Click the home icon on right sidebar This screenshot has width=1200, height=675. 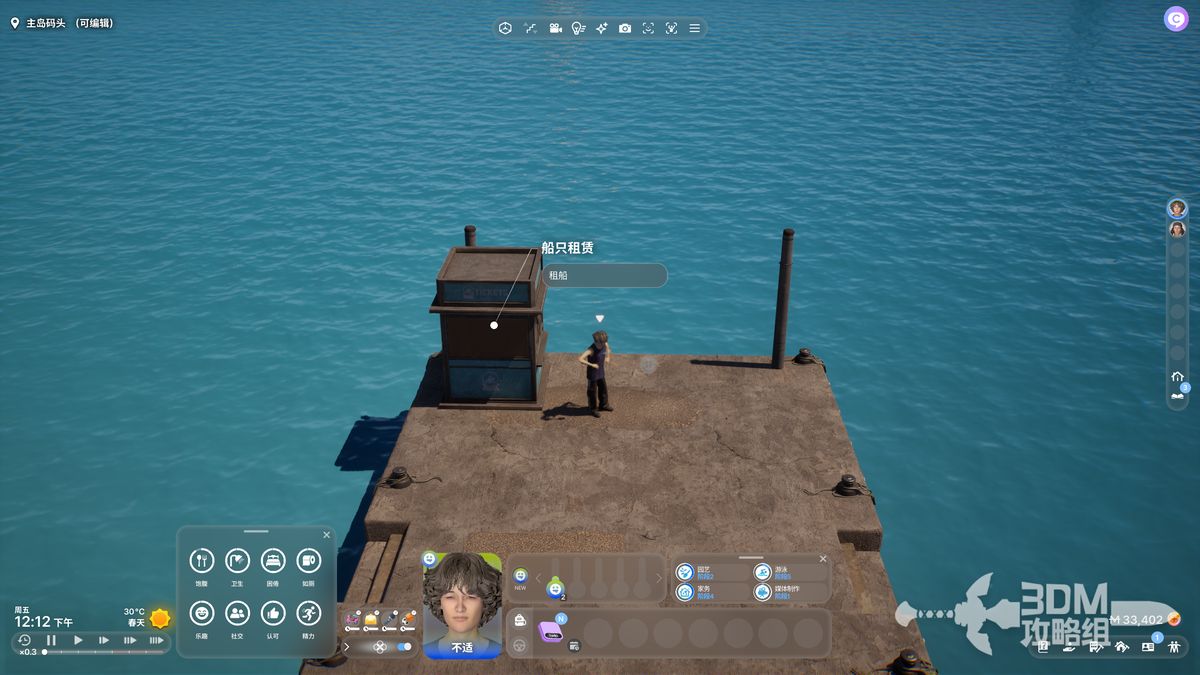(x=1178, y=376)
